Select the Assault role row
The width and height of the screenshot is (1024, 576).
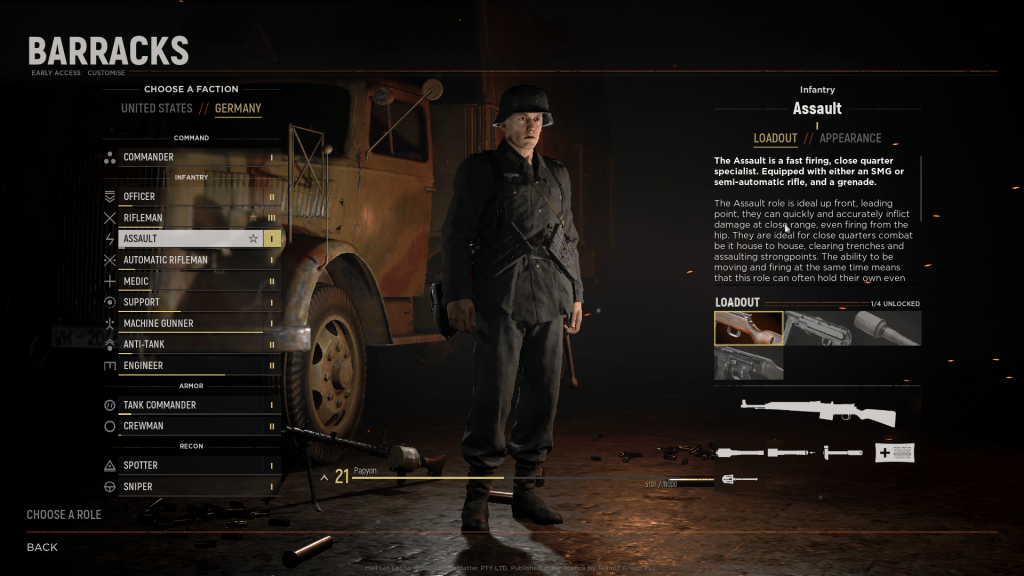190,239
